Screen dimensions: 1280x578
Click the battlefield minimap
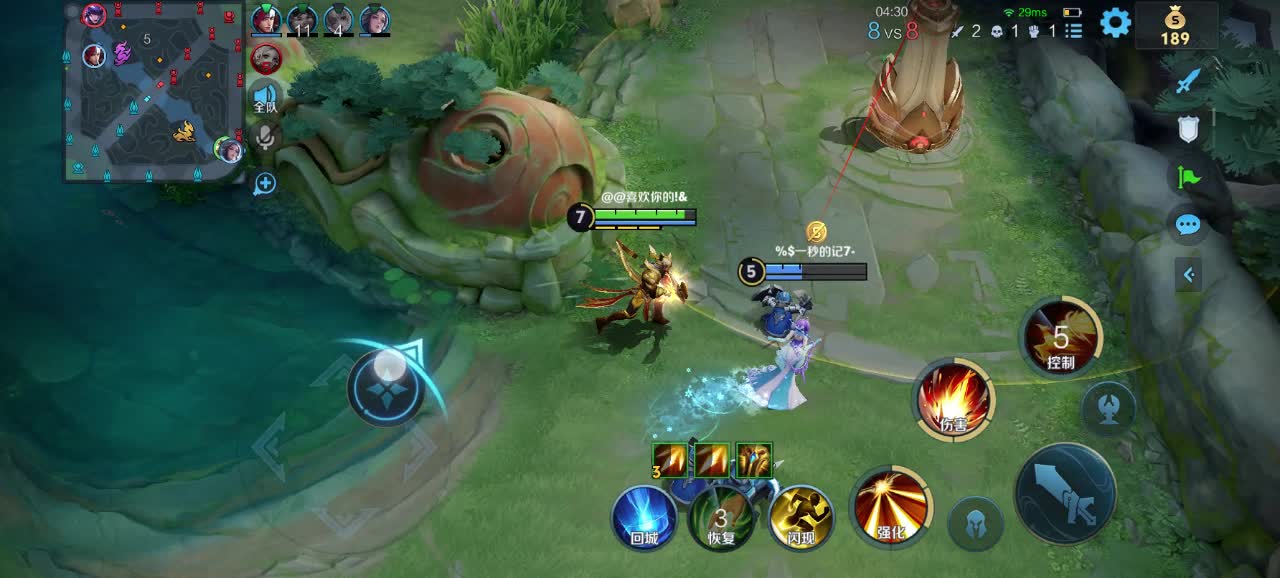point(153,92)
